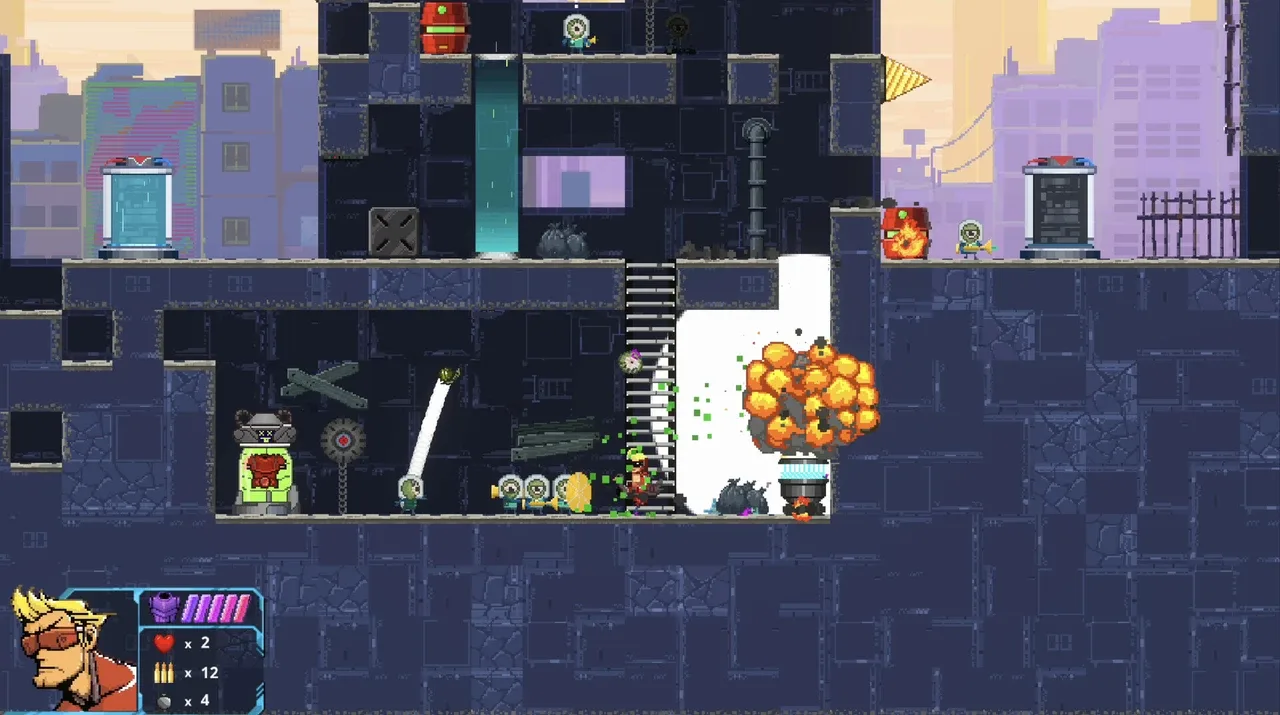Click the blond hero portrait
This screenshot has height=715, width=1280.
point(70,648)
